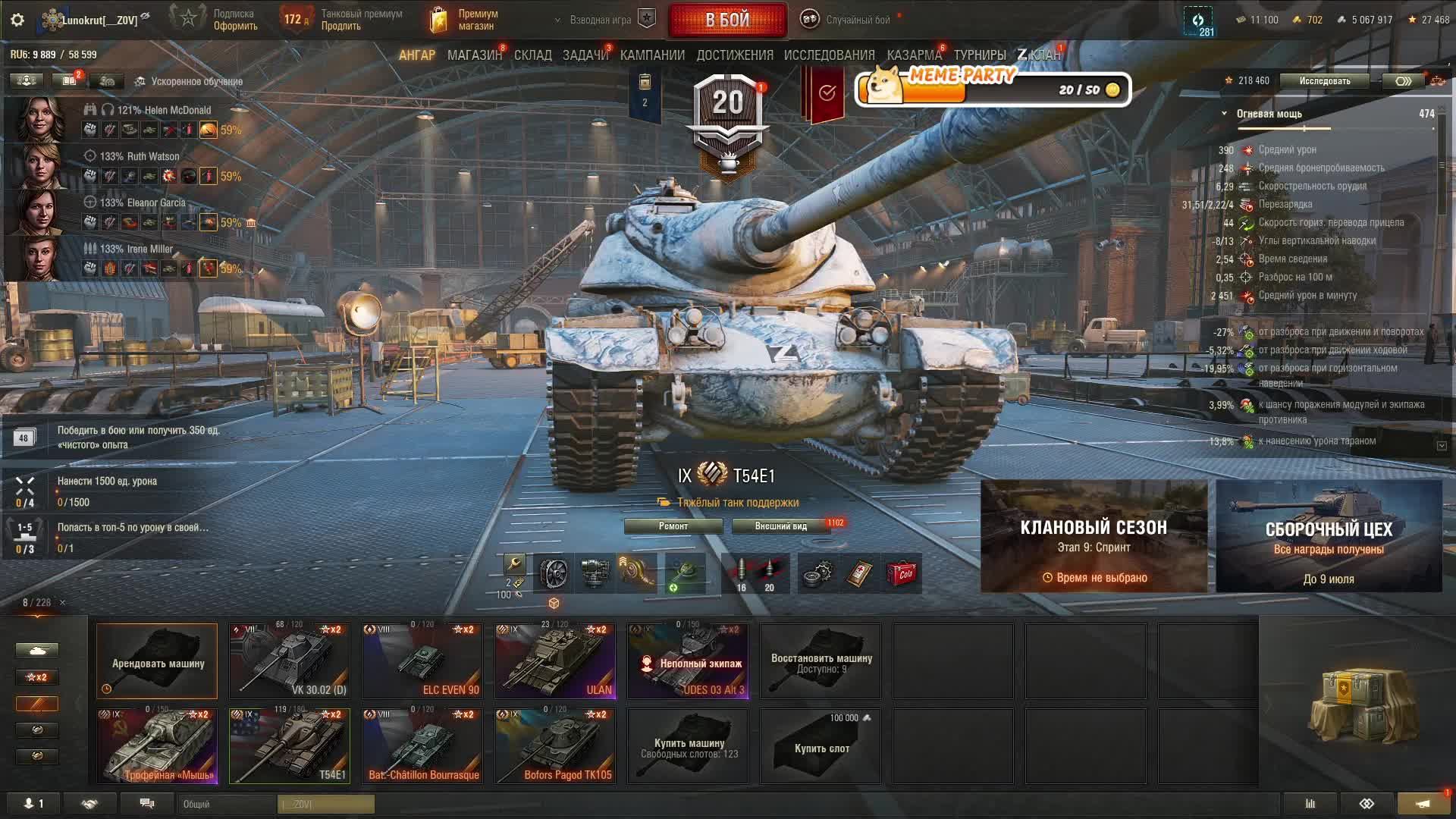Start battle with the В БОЙ button
Image resolution: width=1456 pixels, height=819 pixels.
727,20
